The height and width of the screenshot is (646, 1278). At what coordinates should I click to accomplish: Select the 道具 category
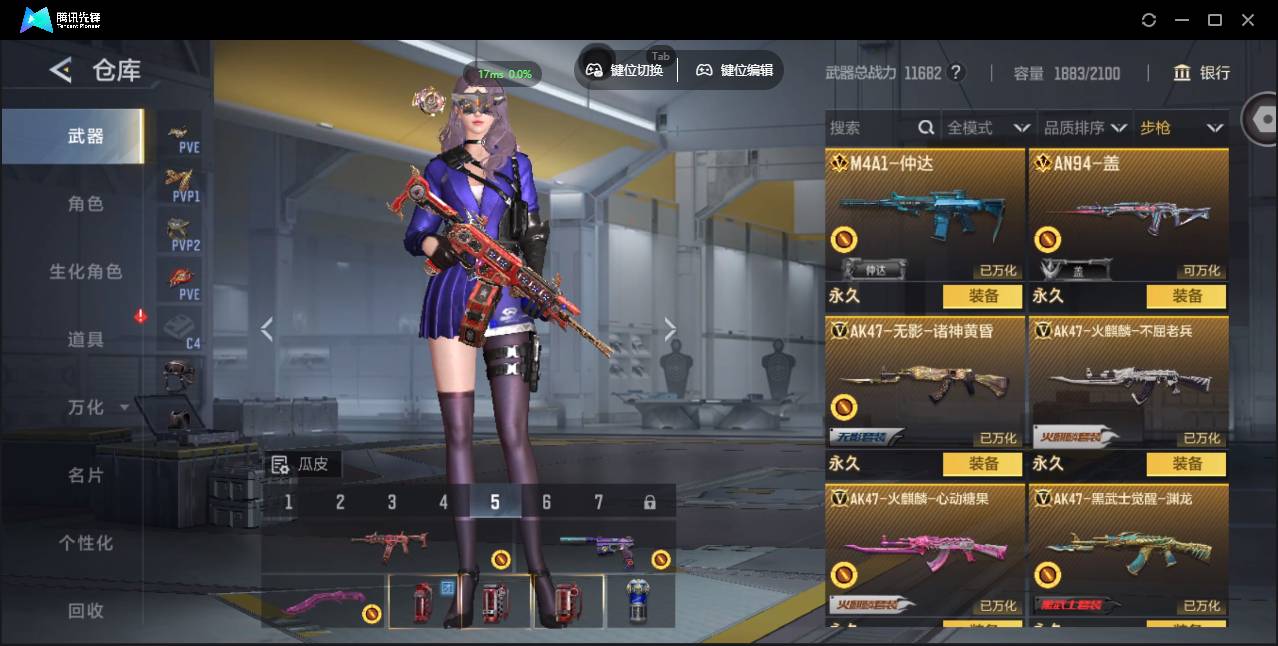click(x=85, y=340)
